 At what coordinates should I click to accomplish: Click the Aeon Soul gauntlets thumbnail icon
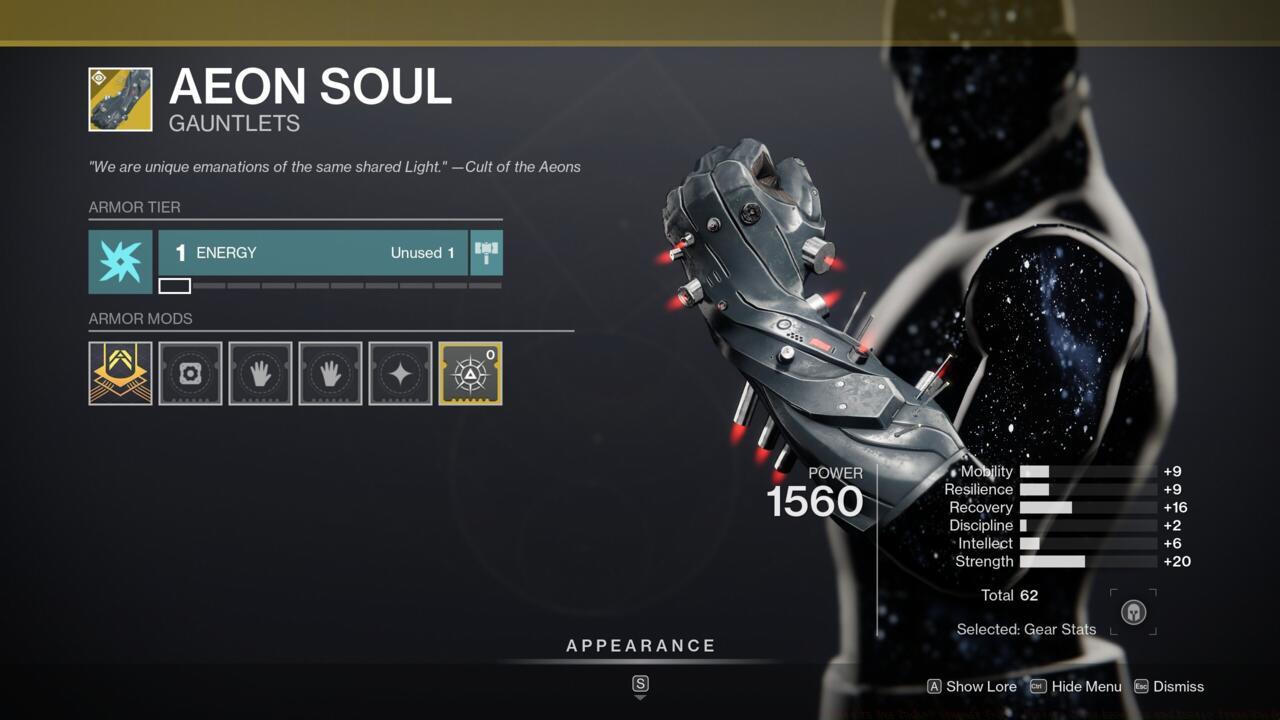[120, 100]
